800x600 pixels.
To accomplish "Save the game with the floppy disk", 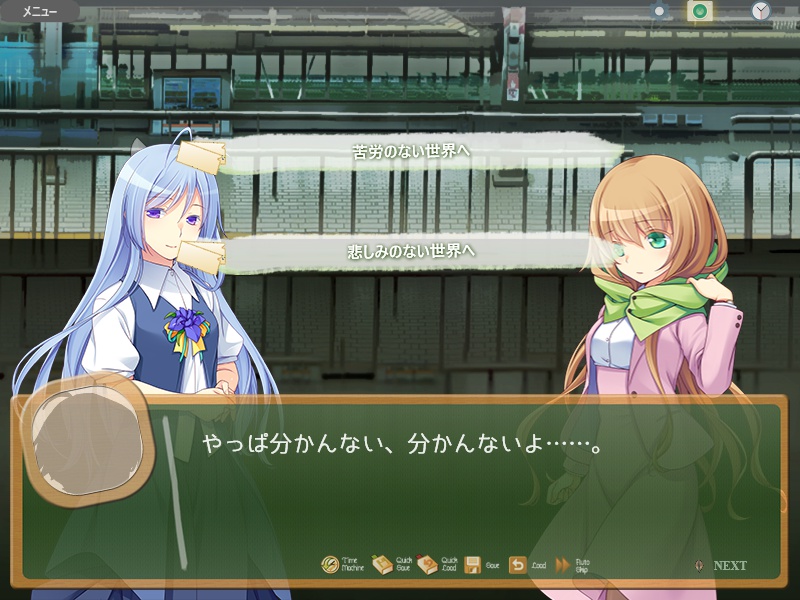I will [x=474, y=565].
